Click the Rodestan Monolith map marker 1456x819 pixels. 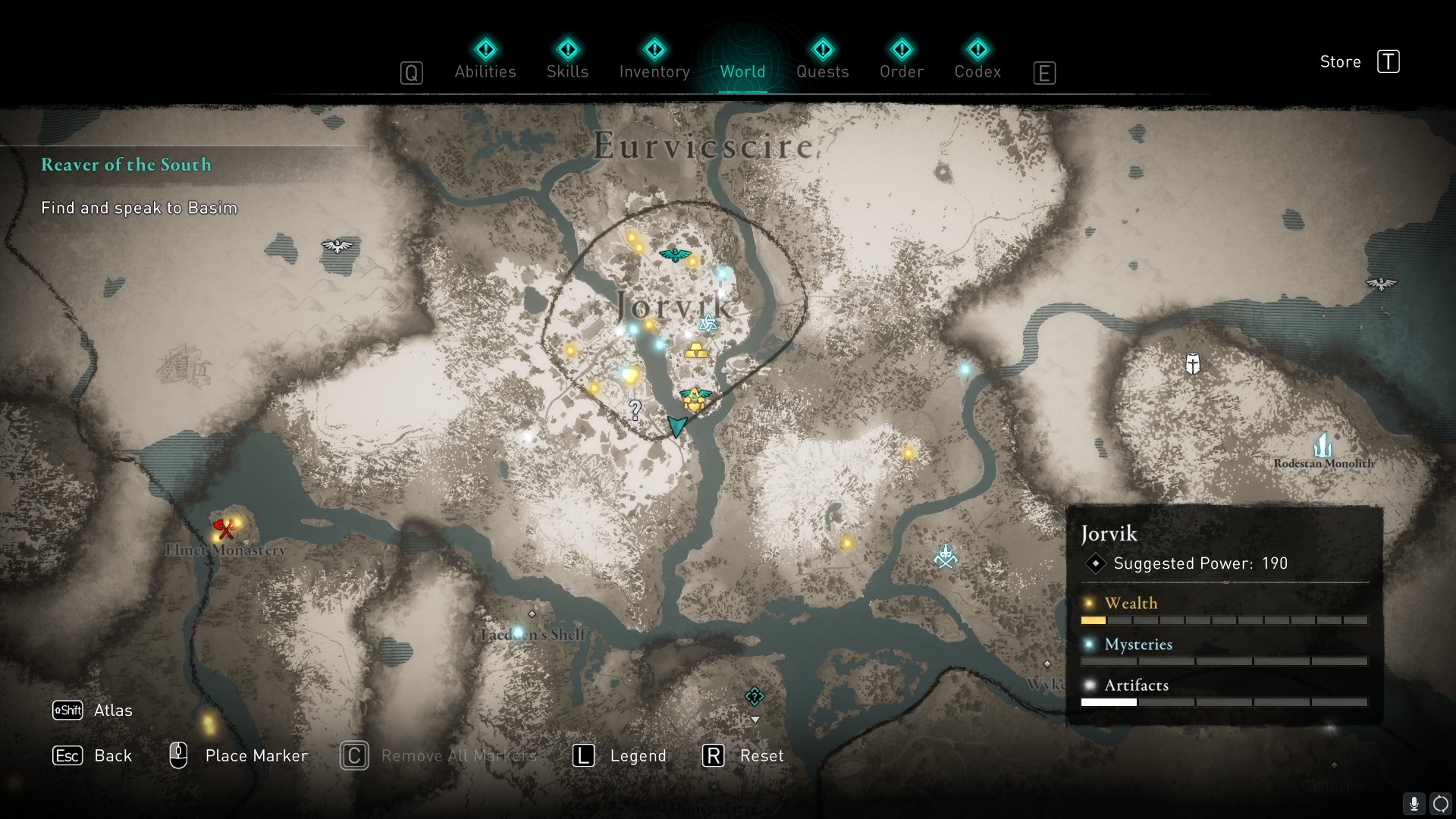coord(1323,445)
